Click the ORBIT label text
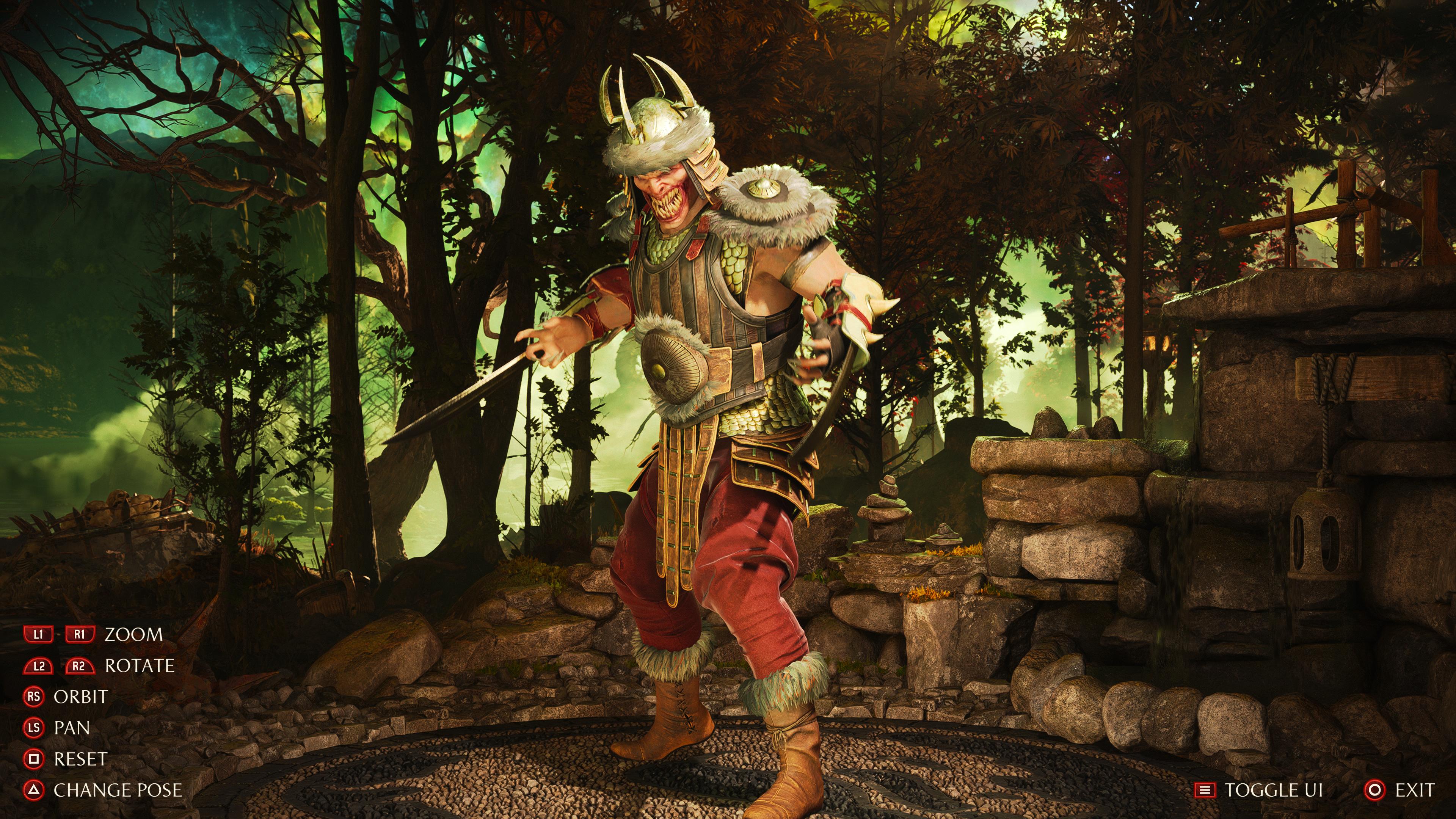The width and height of the screenshot is (1456, 819). [x=80, y=697]
